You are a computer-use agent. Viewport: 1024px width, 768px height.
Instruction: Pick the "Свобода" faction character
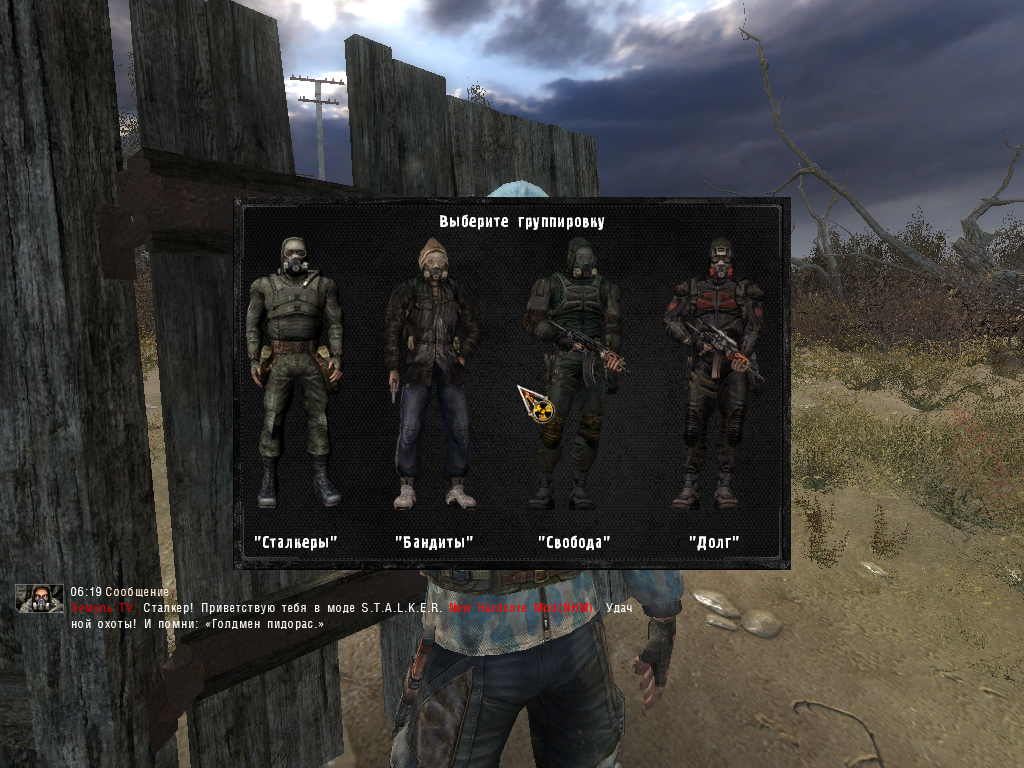(575, 372)
